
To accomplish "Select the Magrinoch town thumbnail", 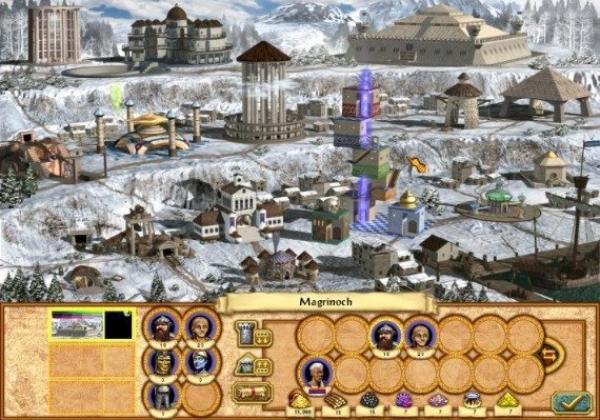I will (x=76, y=324).
